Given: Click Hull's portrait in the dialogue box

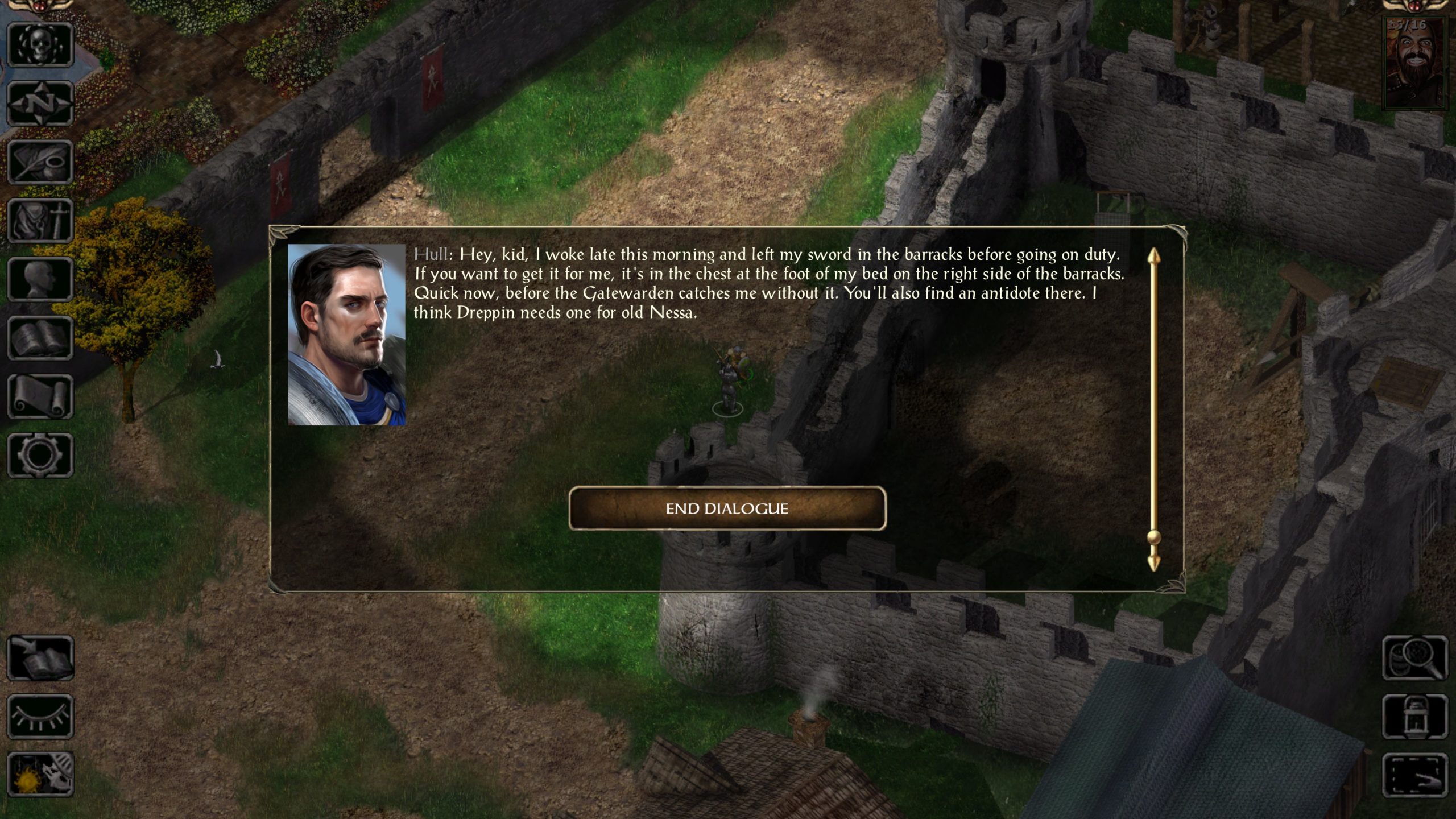Looking at the screenshot, I should 346,335.
